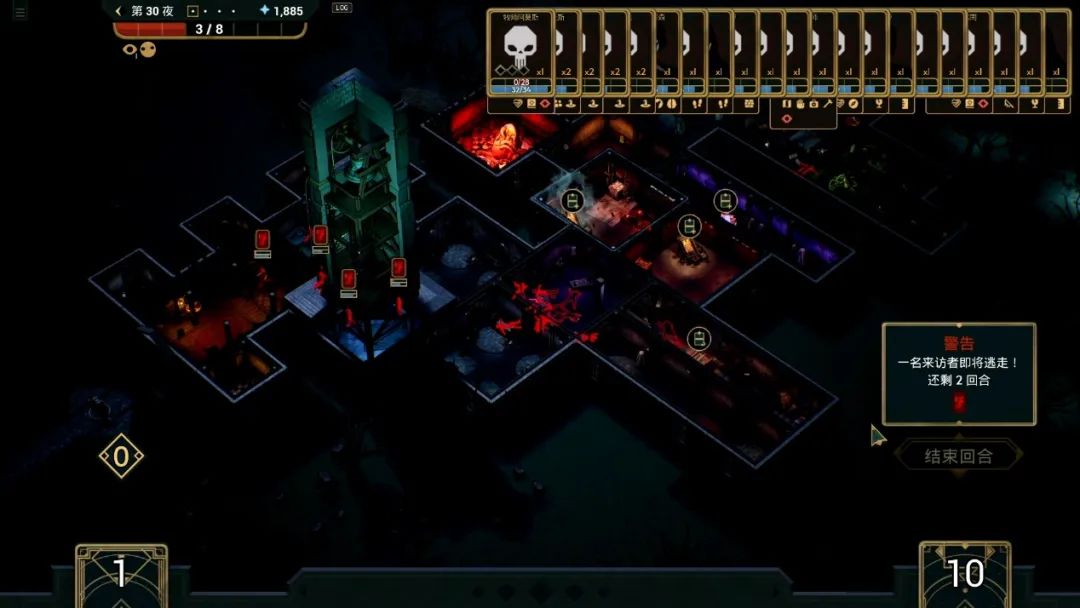Open the hamburger menu icon
Screen dimensions: 1080x608
coord(20,12)
